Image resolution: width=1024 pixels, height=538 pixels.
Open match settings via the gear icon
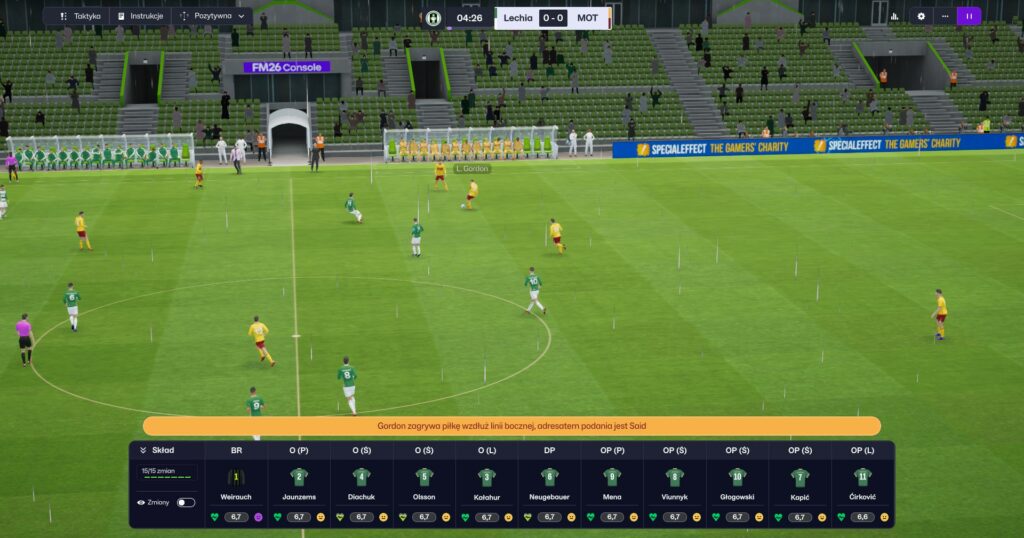click(x=921, y=16)
